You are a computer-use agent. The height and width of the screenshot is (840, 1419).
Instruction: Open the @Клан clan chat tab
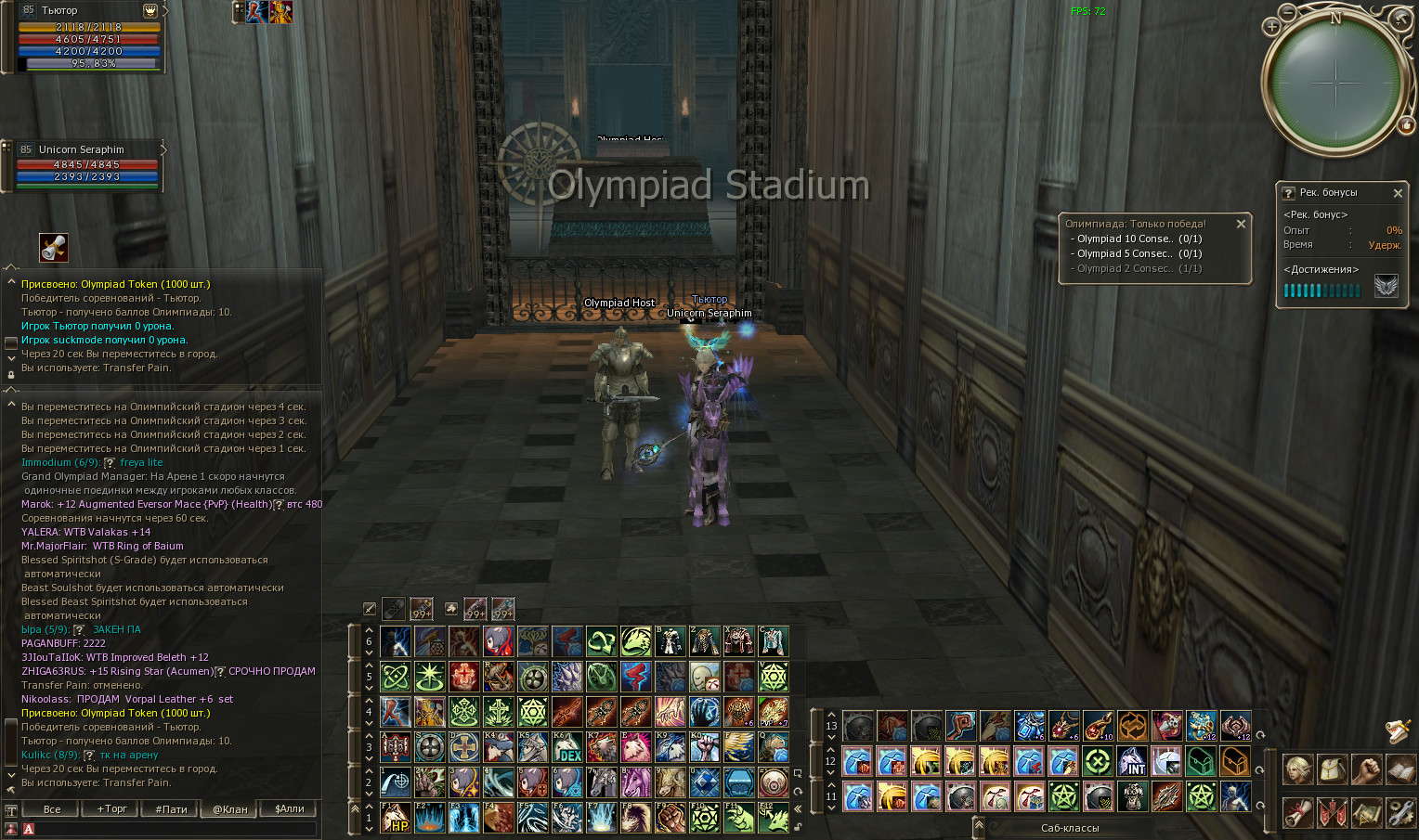[x=230, y=808]
